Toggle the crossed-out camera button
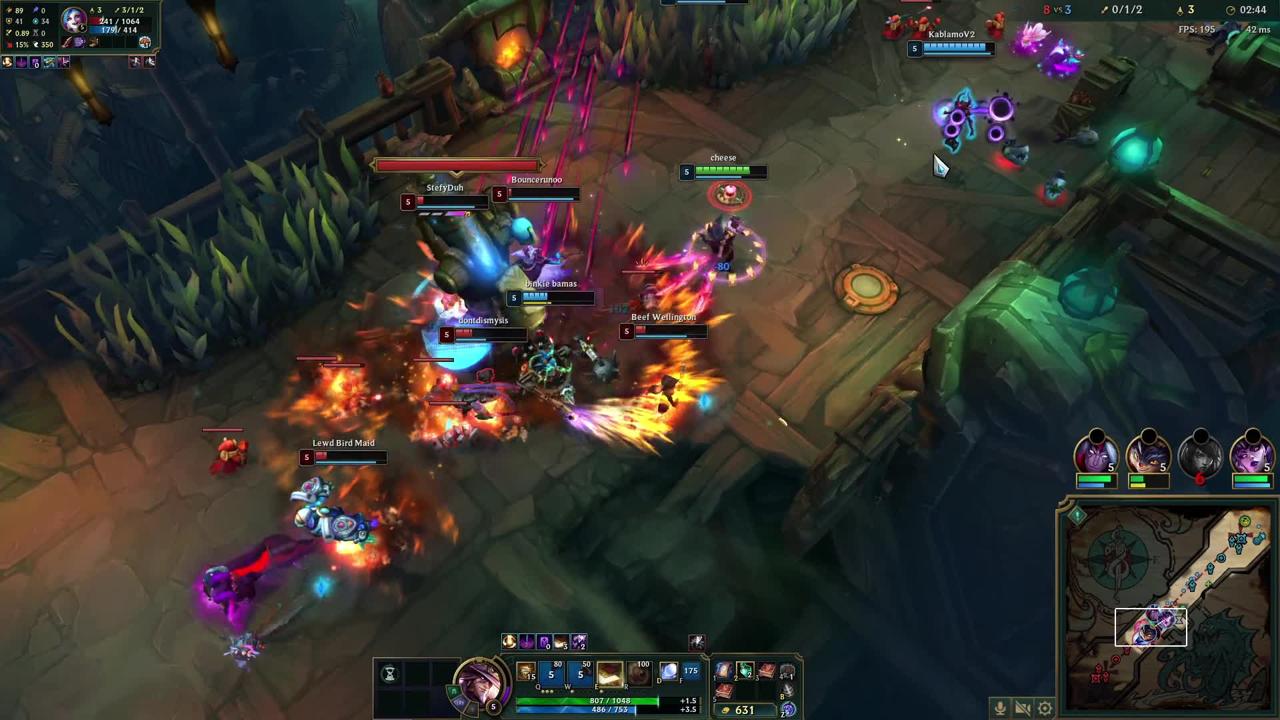1280x720 pixels. (x=1022, y=708)
